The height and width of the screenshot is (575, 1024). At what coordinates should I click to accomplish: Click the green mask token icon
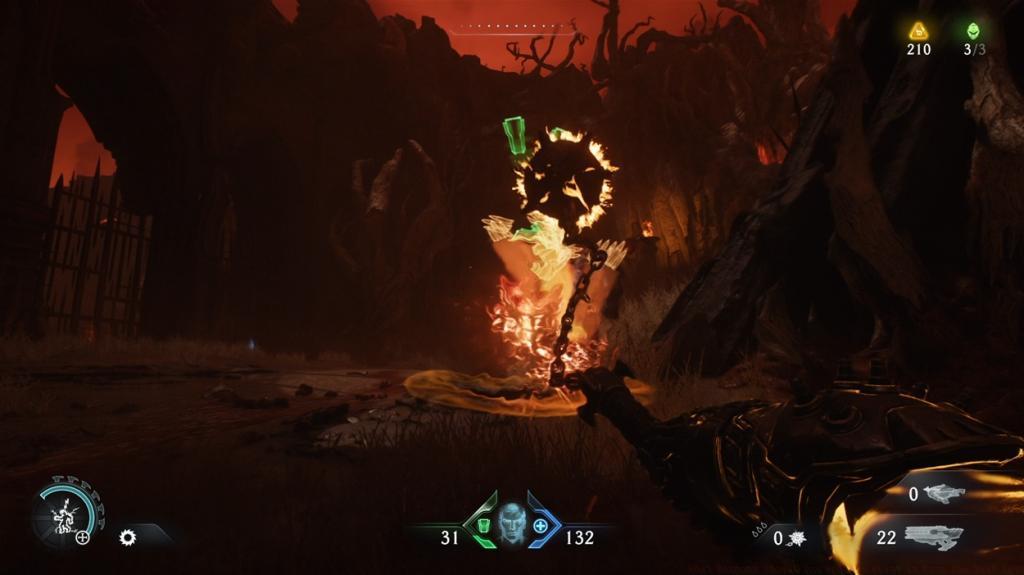(x=974, y=30)
